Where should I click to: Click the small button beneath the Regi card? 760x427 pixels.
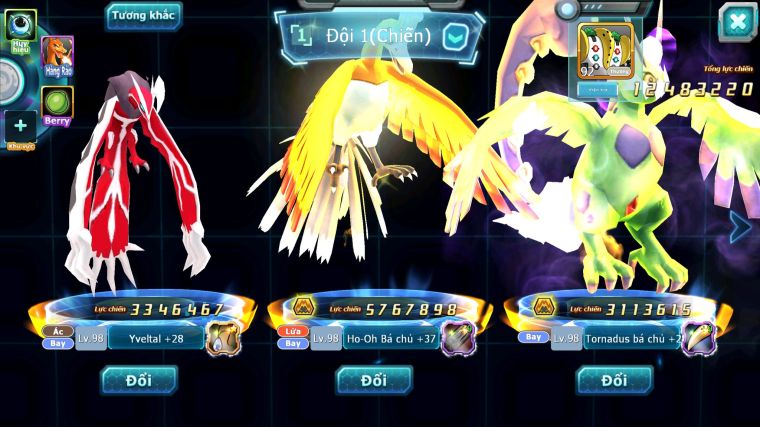click(x=603, y=88)
